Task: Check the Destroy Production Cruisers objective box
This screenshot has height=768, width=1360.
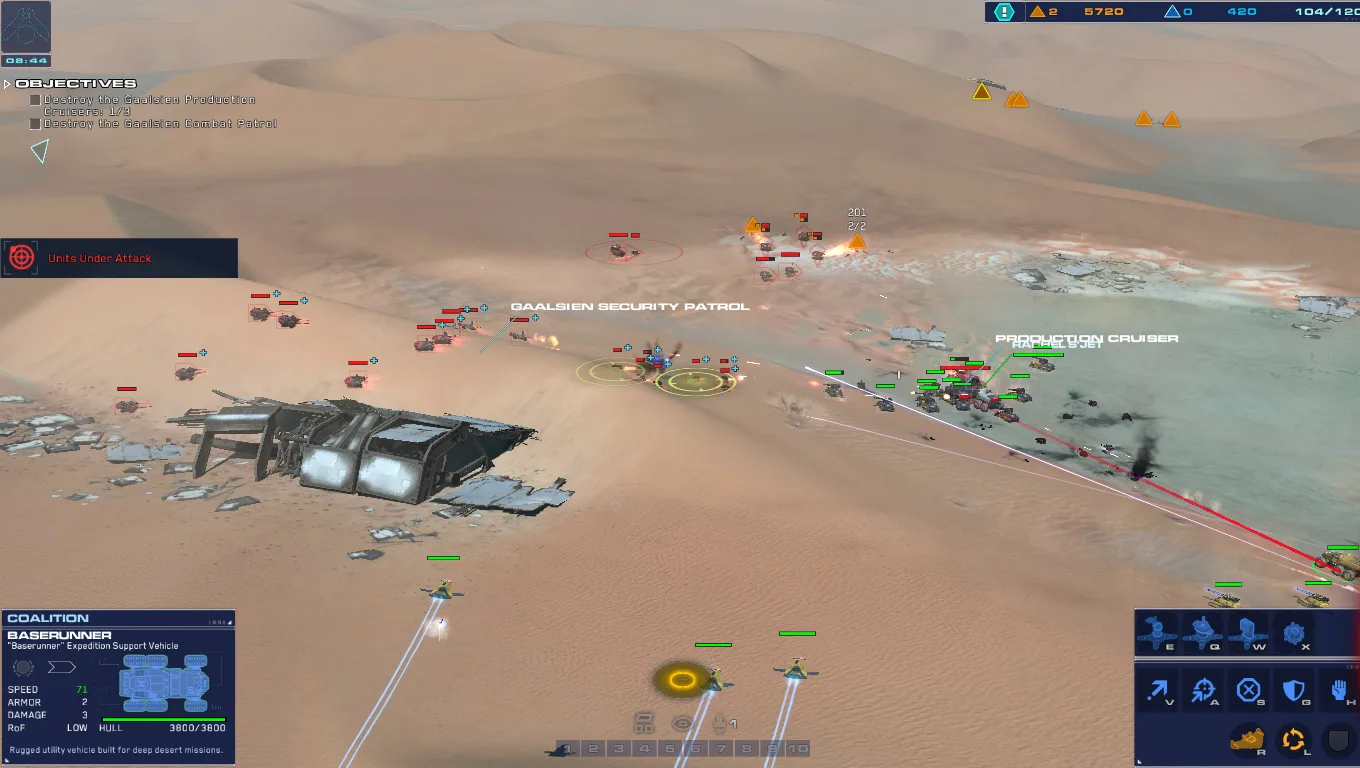Action: click(x=37, y=99)
